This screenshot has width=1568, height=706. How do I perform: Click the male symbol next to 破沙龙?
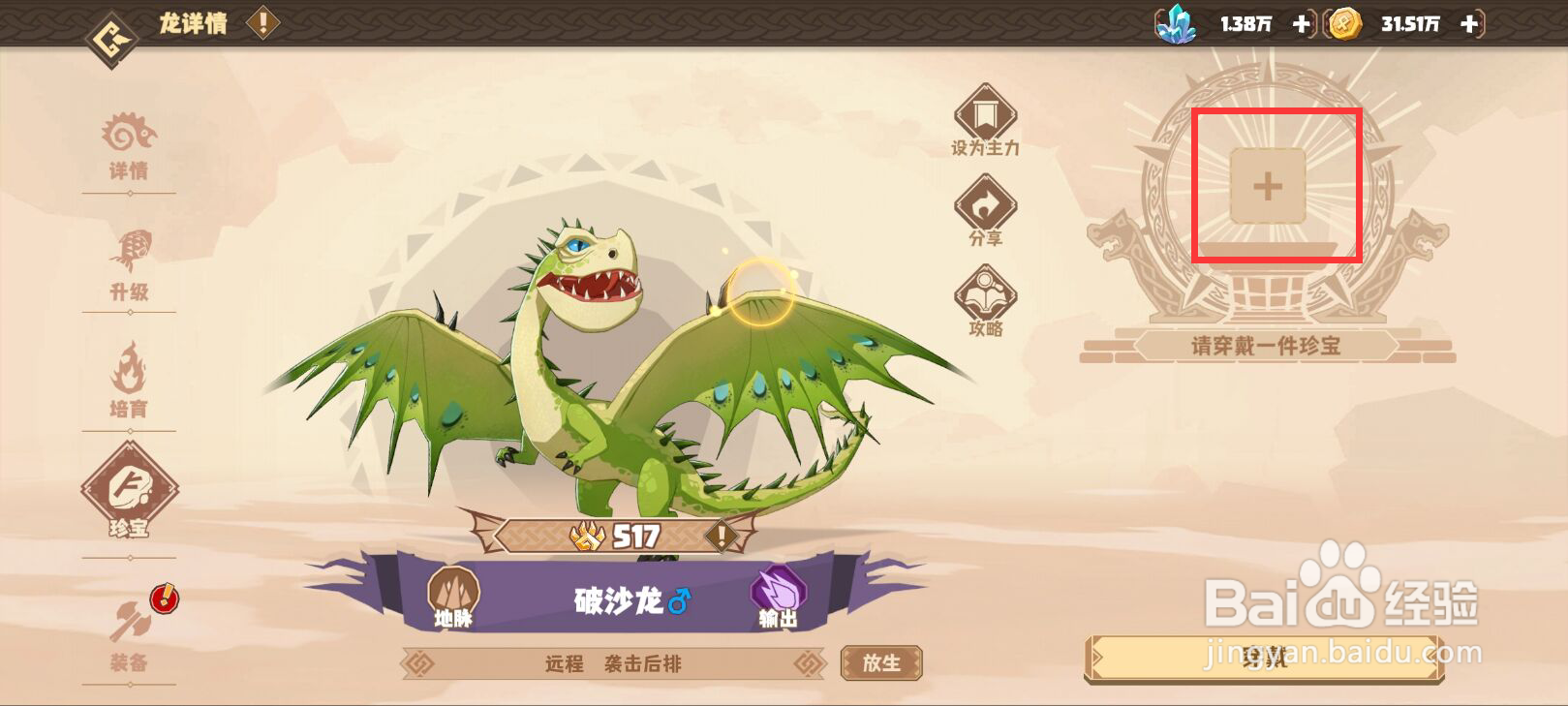[x=680, y=601]
